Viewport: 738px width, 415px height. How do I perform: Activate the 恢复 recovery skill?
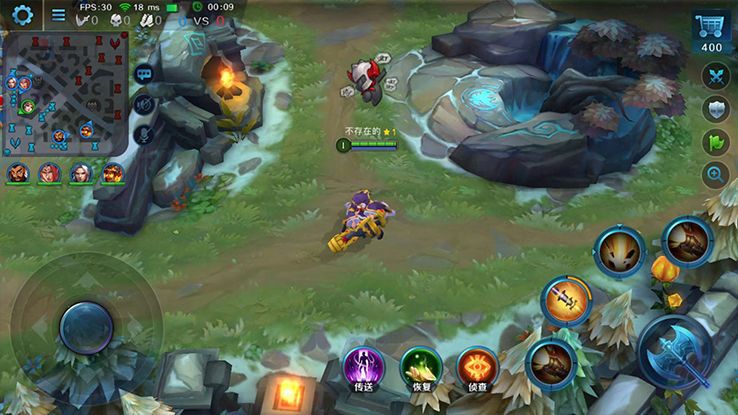click(x=421, y=367)
